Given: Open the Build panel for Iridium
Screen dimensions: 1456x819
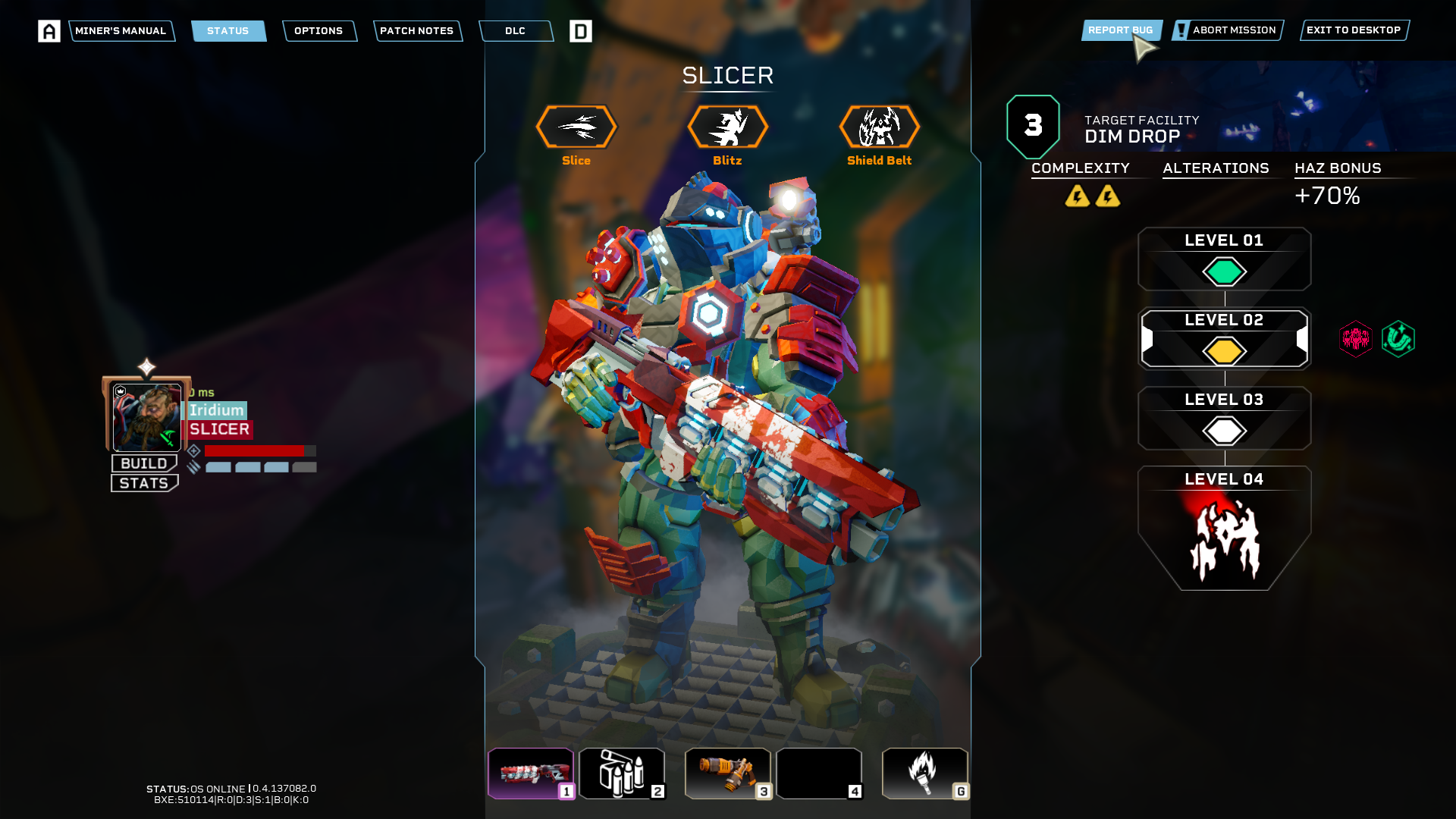Looking at the screenshot, I should coord(144,463).
